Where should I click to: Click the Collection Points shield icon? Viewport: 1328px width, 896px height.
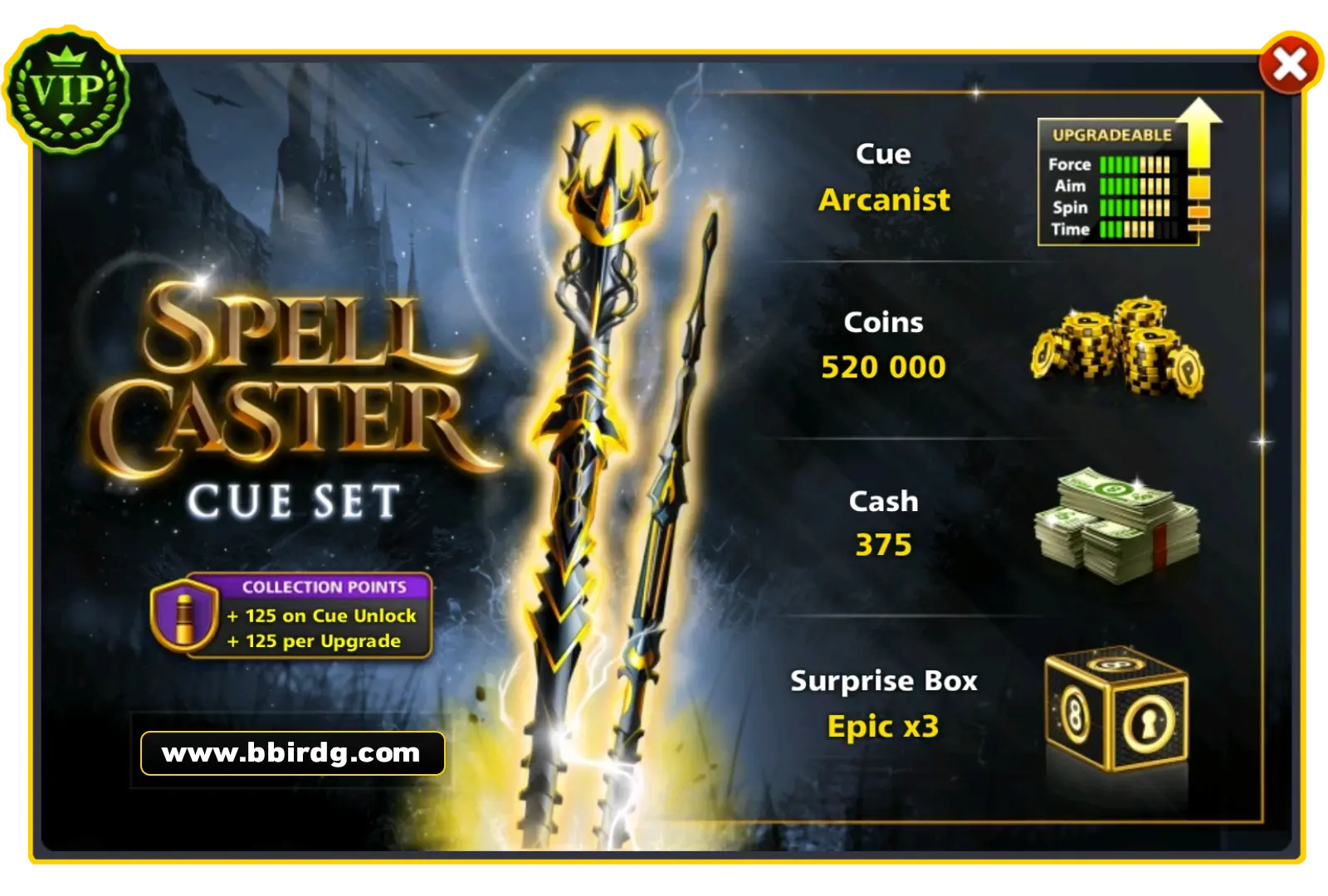[184, 616]
